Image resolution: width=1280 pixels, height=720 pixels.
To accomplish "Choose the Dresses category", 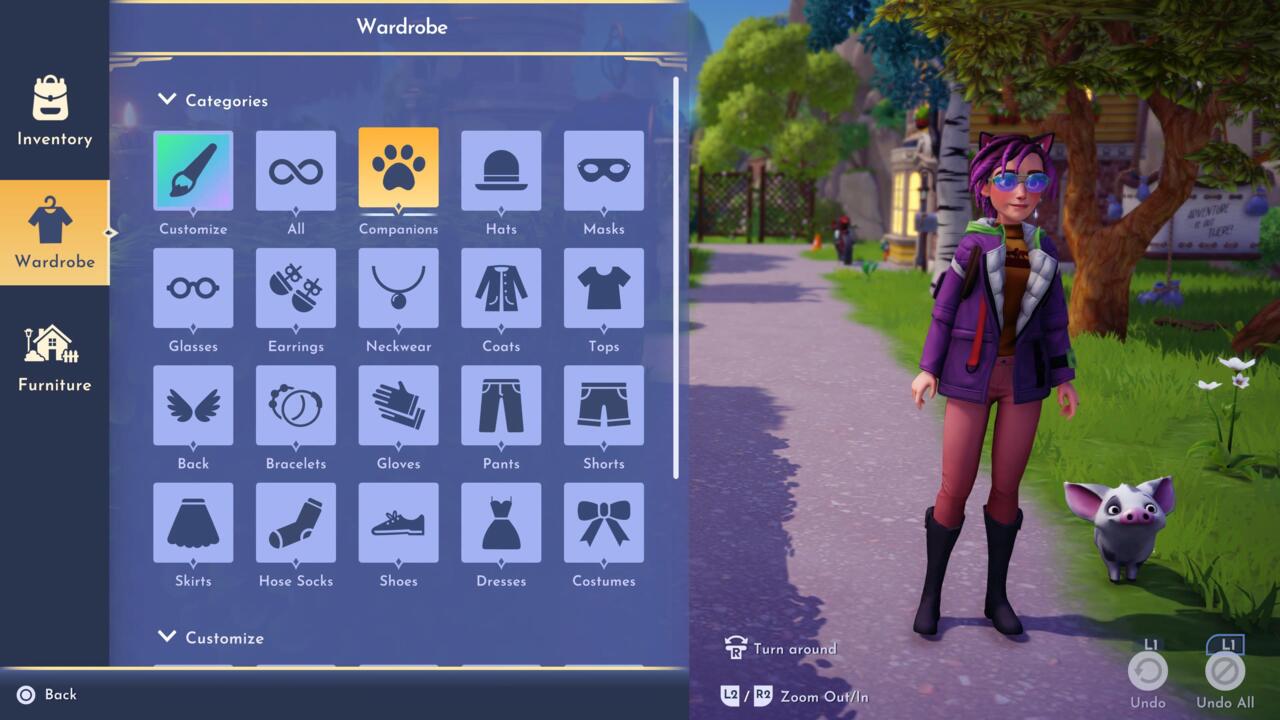I will click(501, 523).
